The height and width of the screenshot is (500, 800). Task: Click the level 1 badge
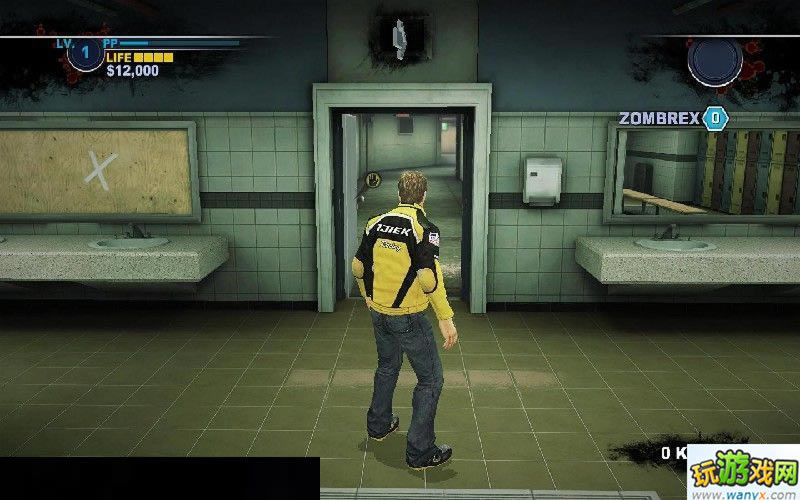point(85,52)
